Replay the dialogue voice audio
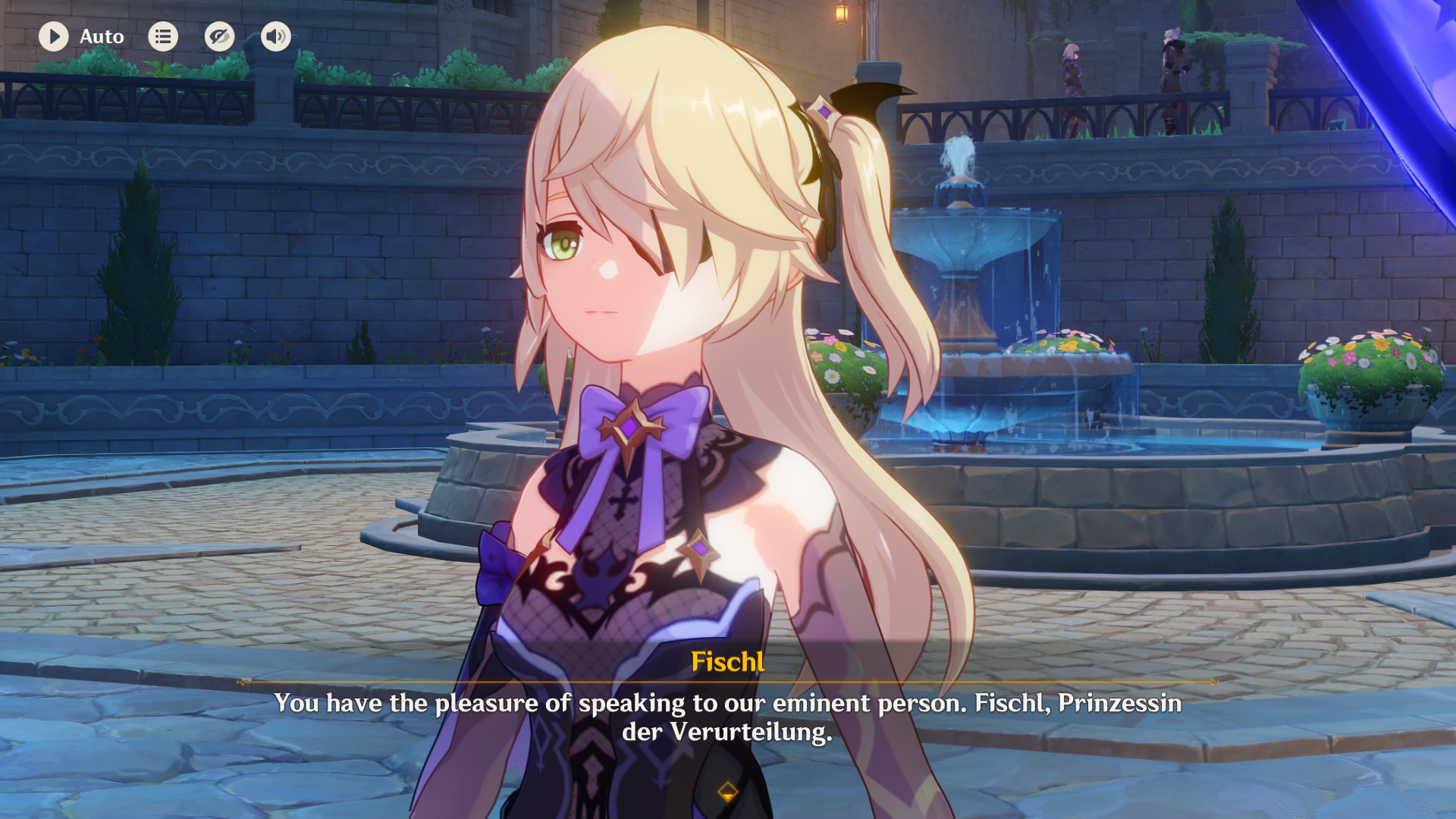The image size is (1456, 819). [276, 36]
